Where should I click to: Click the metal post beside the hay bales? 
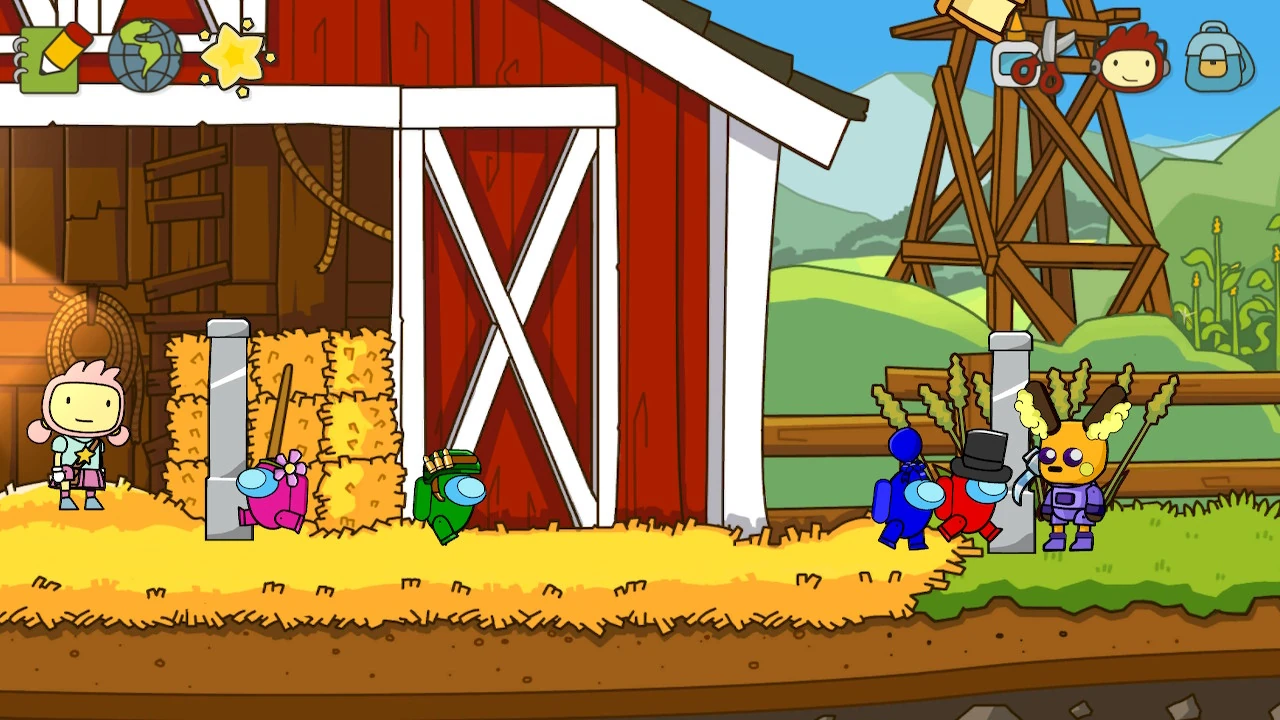228,420
